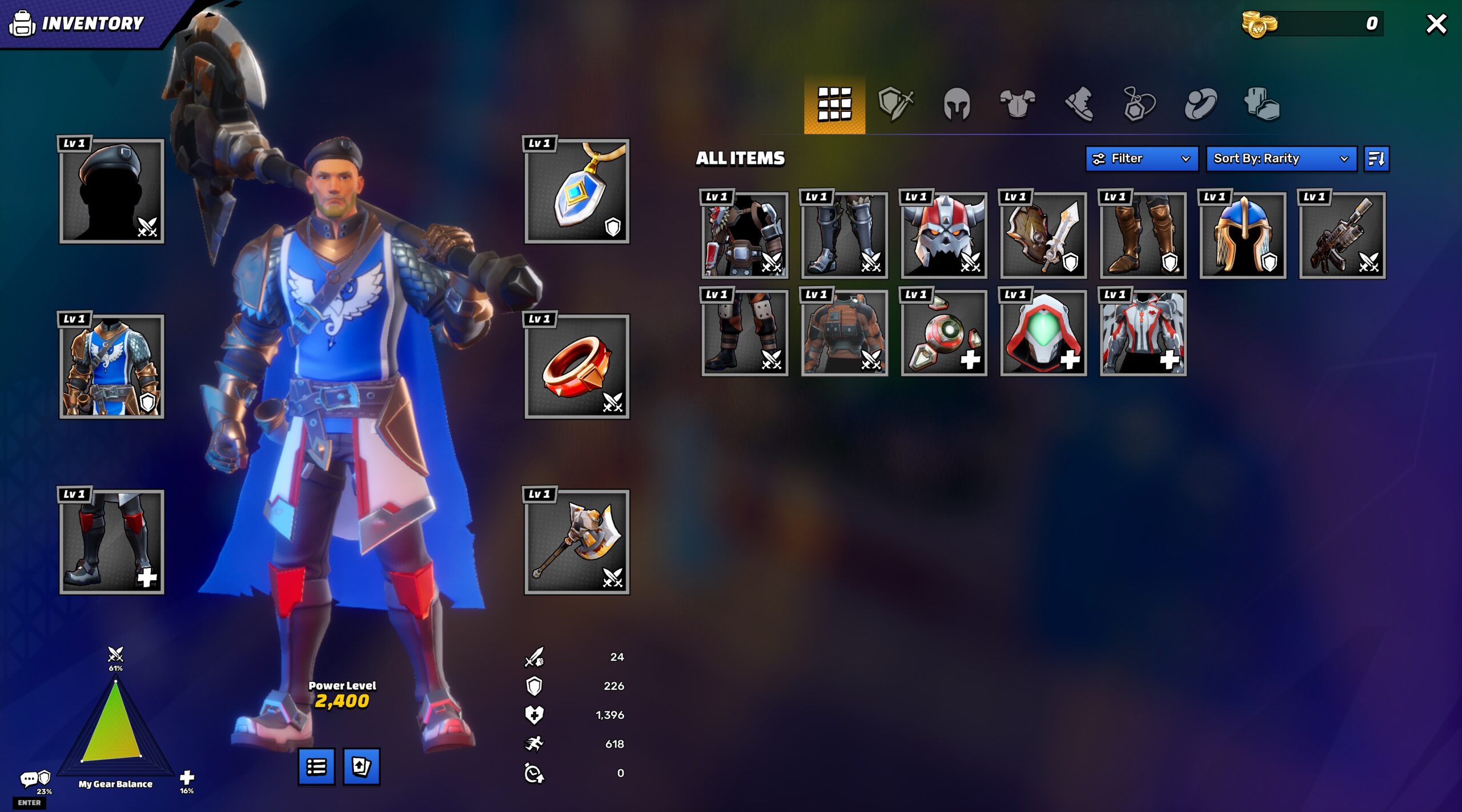The height and width of the screenshot is (812, 1462).
Task: Open the blue list view button
Action: click(x=316, y=767)
